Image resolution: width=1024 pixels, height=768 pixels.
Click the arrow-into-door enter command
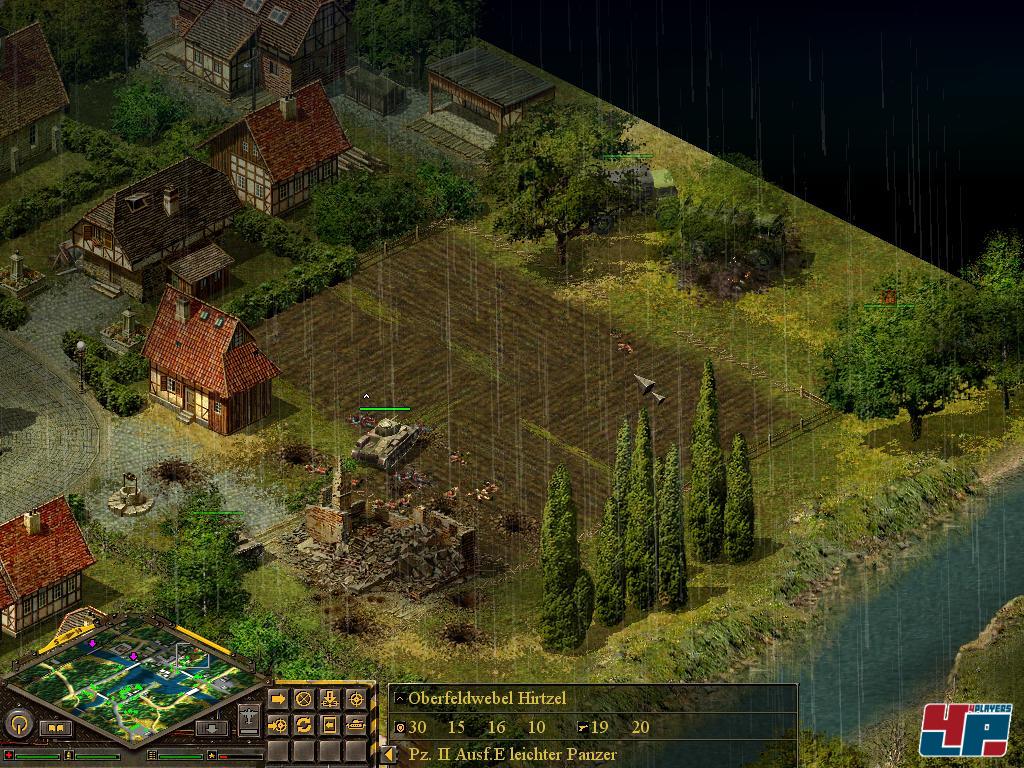click(330, 724)
